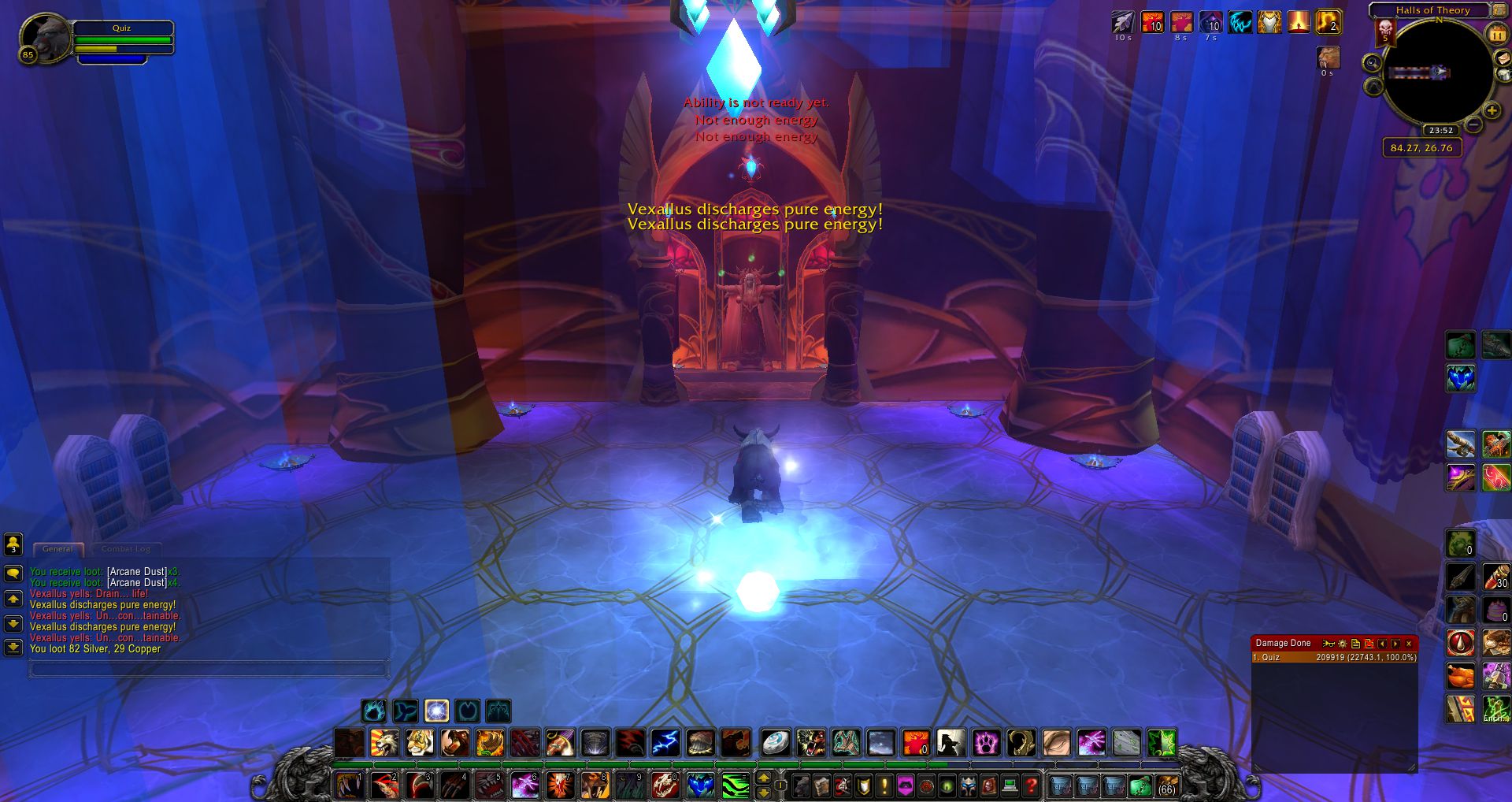
Task: Click the minimap tracking magnifier button
Action: 1373,63
